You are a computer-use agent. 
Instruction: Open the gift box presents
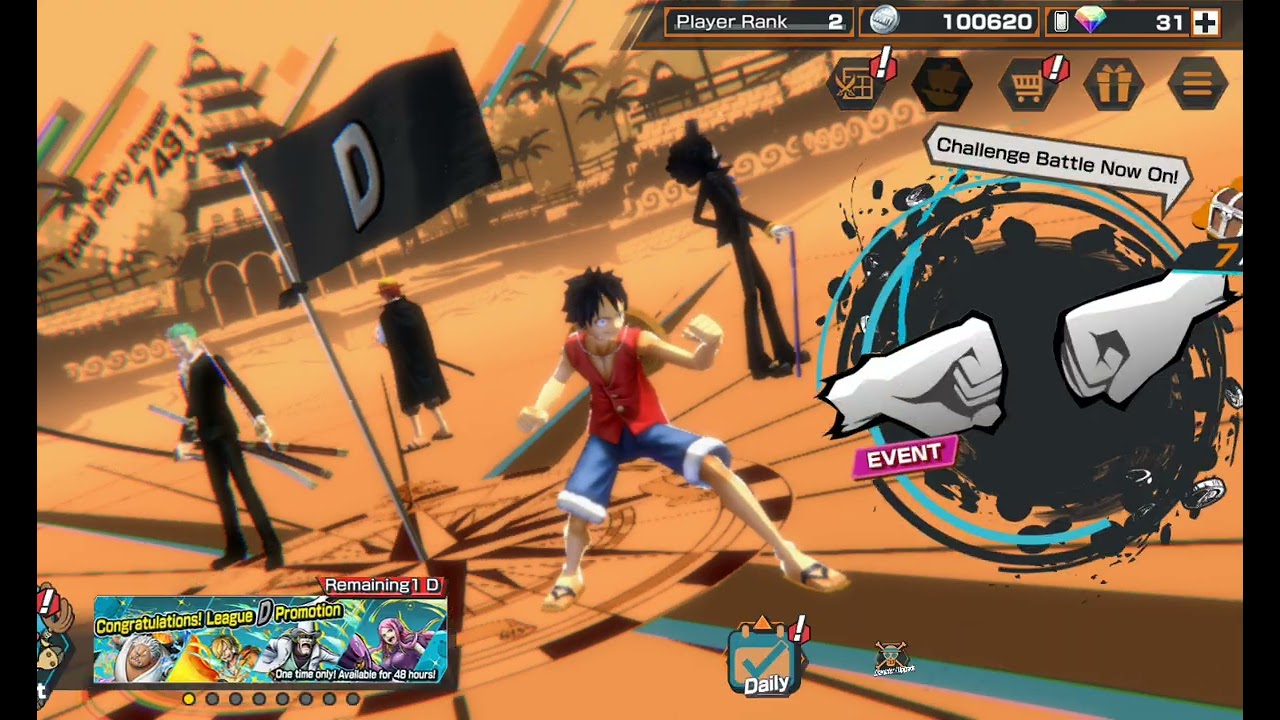tap(1113, 85)
